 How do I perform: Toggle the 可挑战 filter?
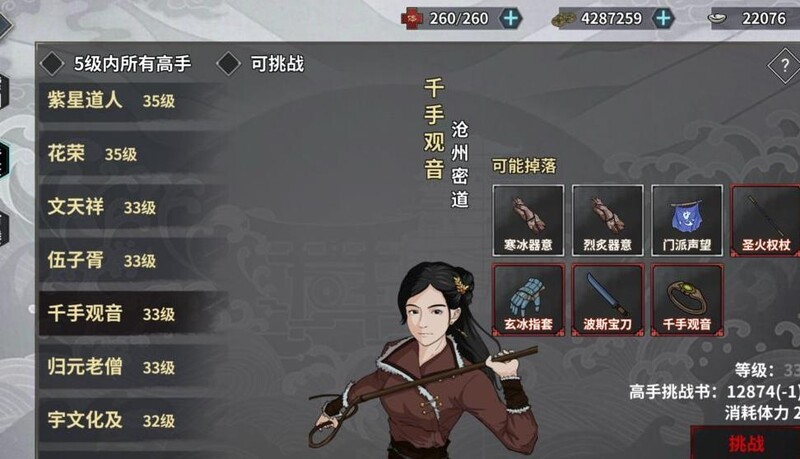[x=229, y=64]
